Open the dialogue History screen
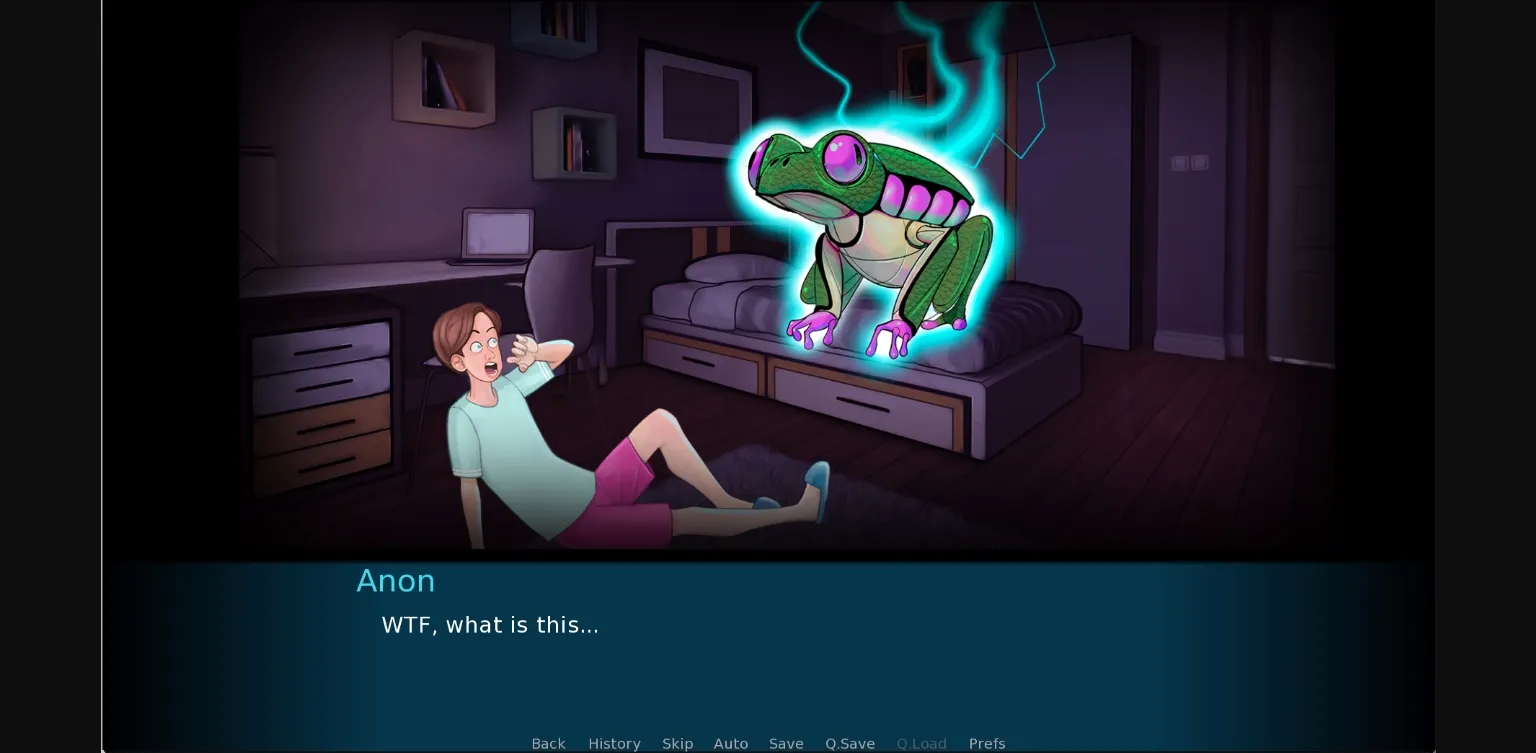 [614, 743]
